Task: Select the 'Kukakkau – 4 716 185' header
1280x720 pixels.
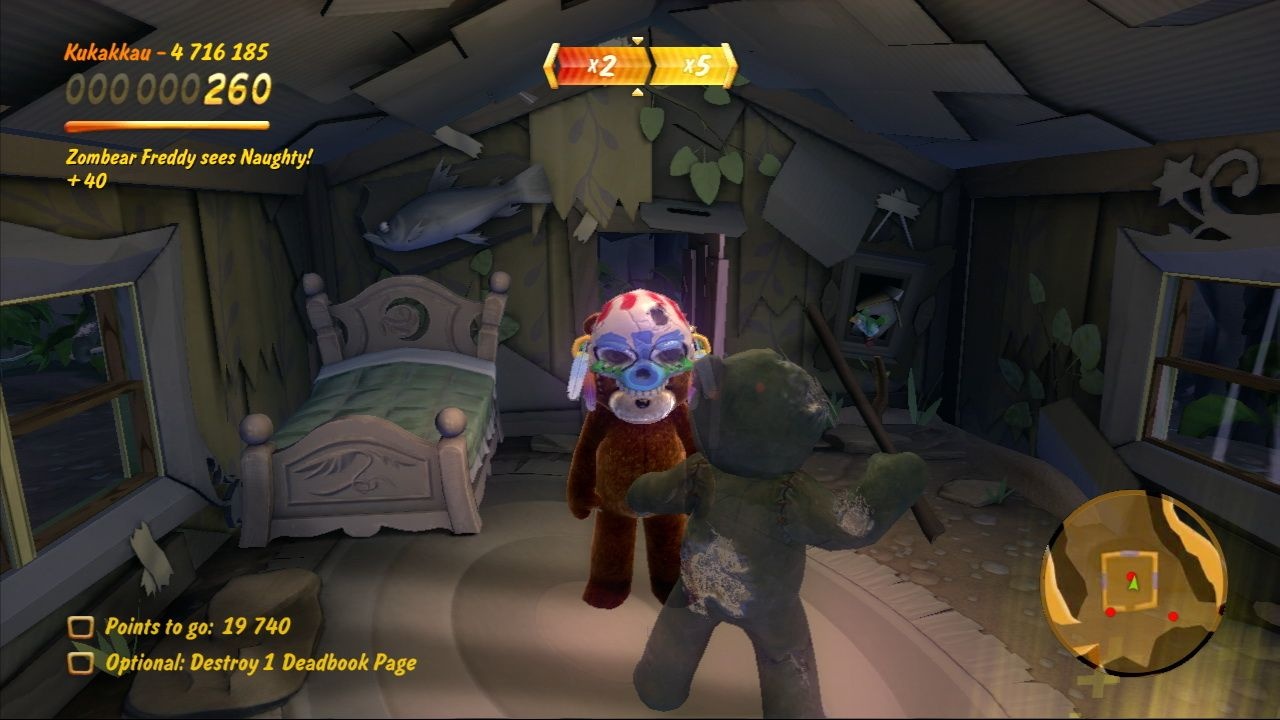Action: [x=167, y=54]
